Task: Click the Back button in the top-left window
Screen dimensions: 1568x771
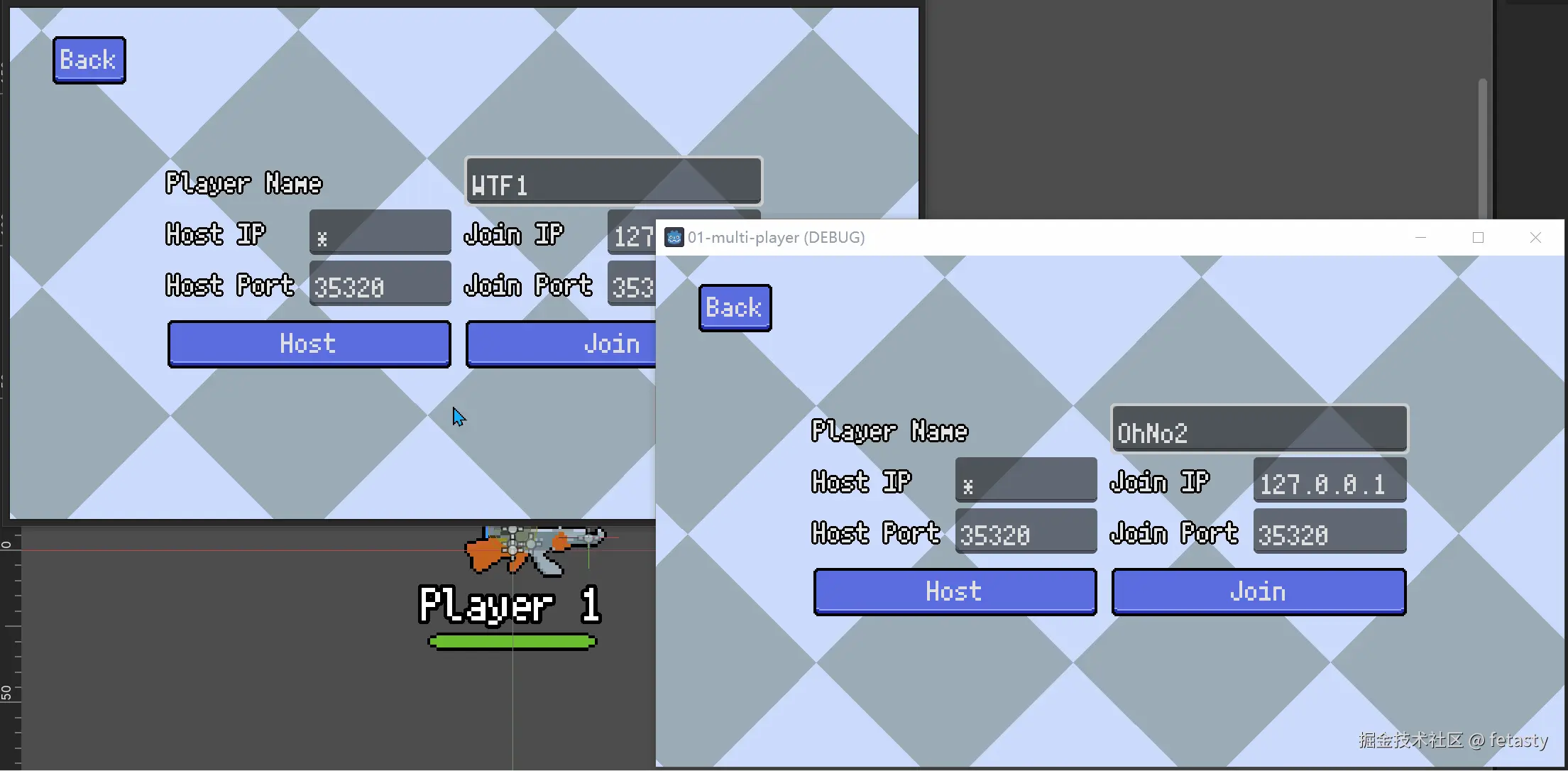Action: click(x=89, y=60)
